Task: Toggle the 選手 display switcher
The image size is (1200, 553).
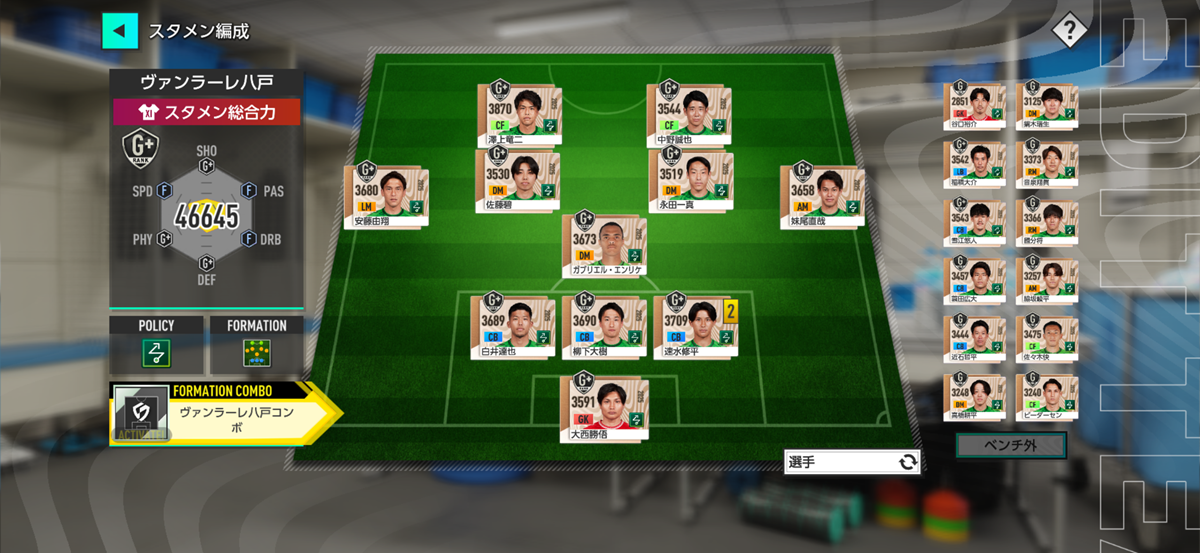Action: coord(851,461)
